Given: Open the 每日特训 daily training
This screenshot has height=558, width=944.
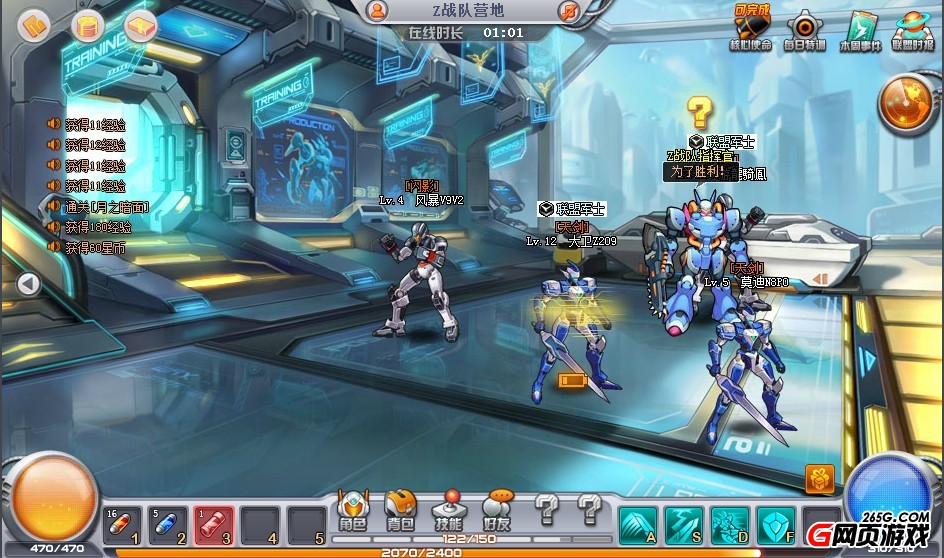Looking at the screenshot, I should 805,31.
